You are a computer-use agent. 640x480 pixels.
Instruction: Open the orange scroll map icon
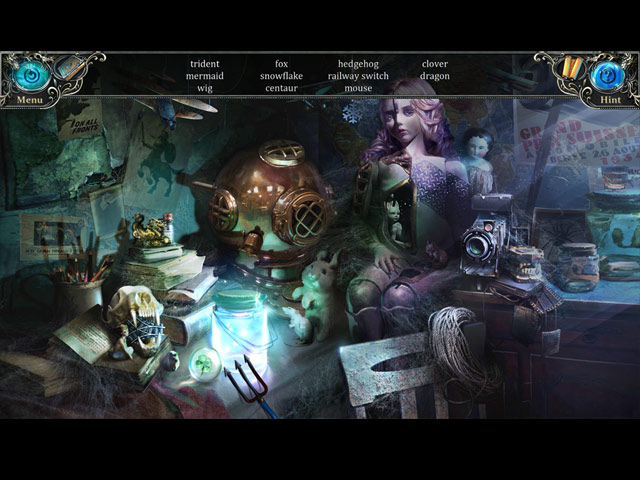(x=572, y=67)
